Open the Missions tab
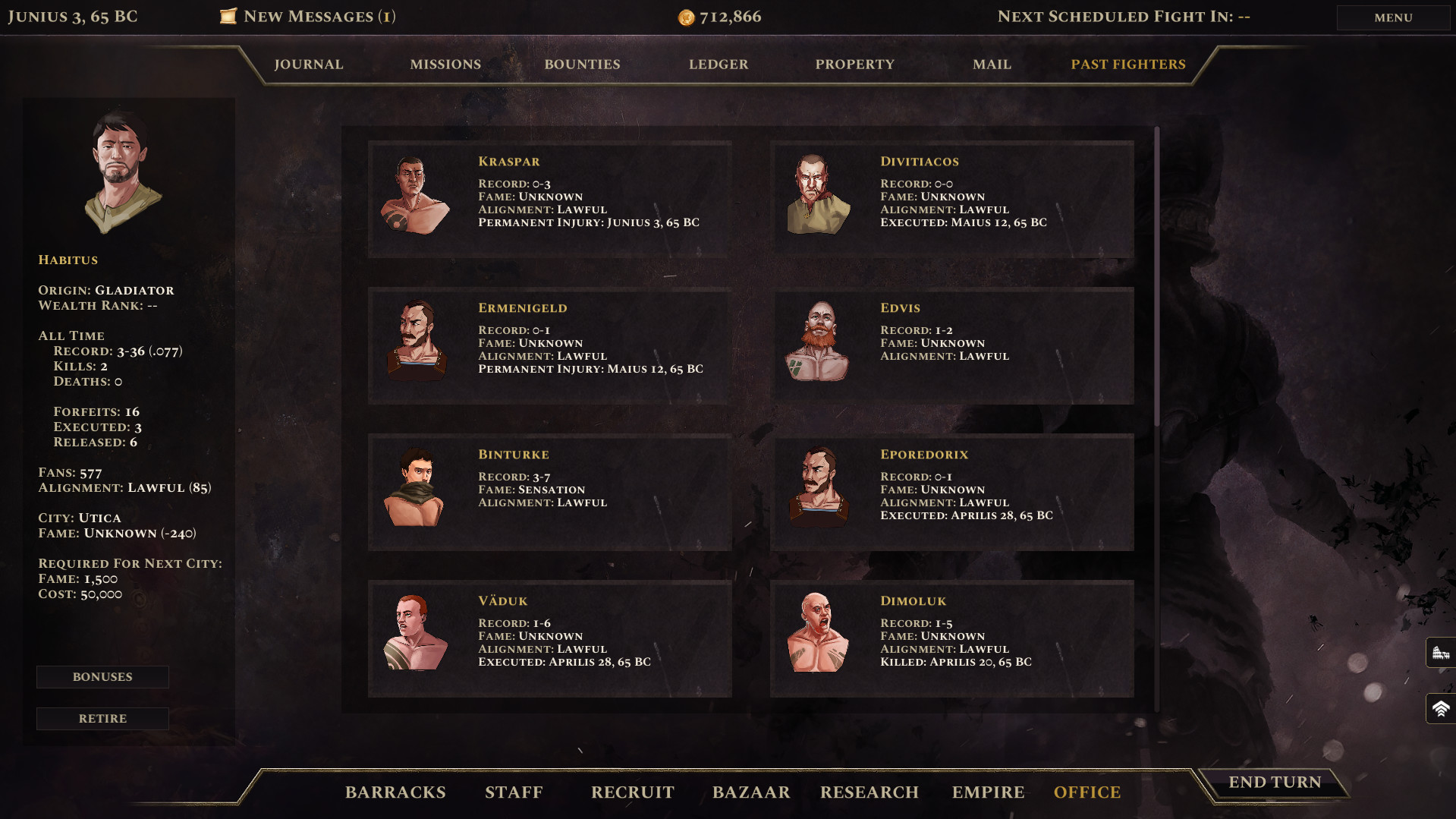The image size is (1456, 819). point(445,65)
